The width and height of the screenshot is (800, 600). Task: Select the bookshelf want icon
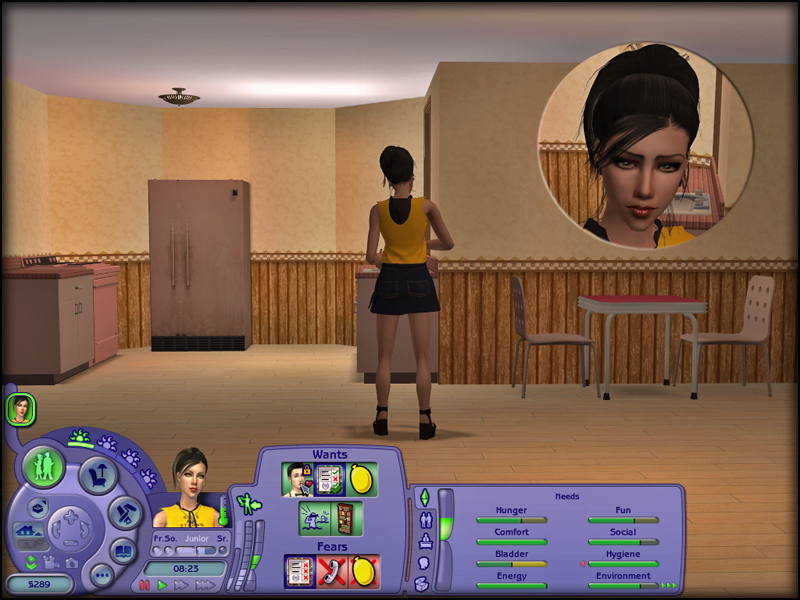click(344, 519)
